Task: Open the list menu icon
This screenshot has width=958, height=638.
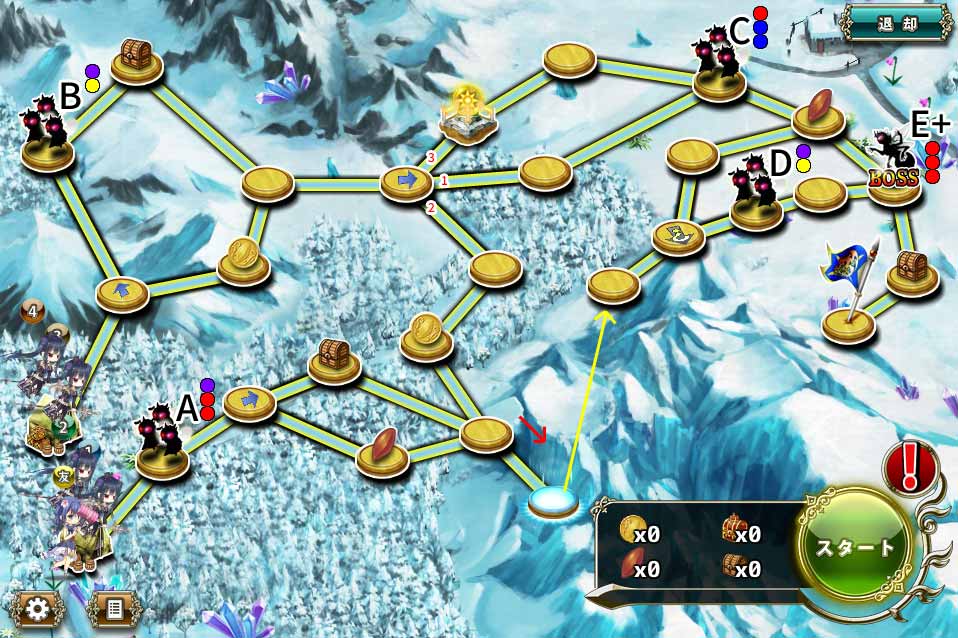Action: coord(115,608)
